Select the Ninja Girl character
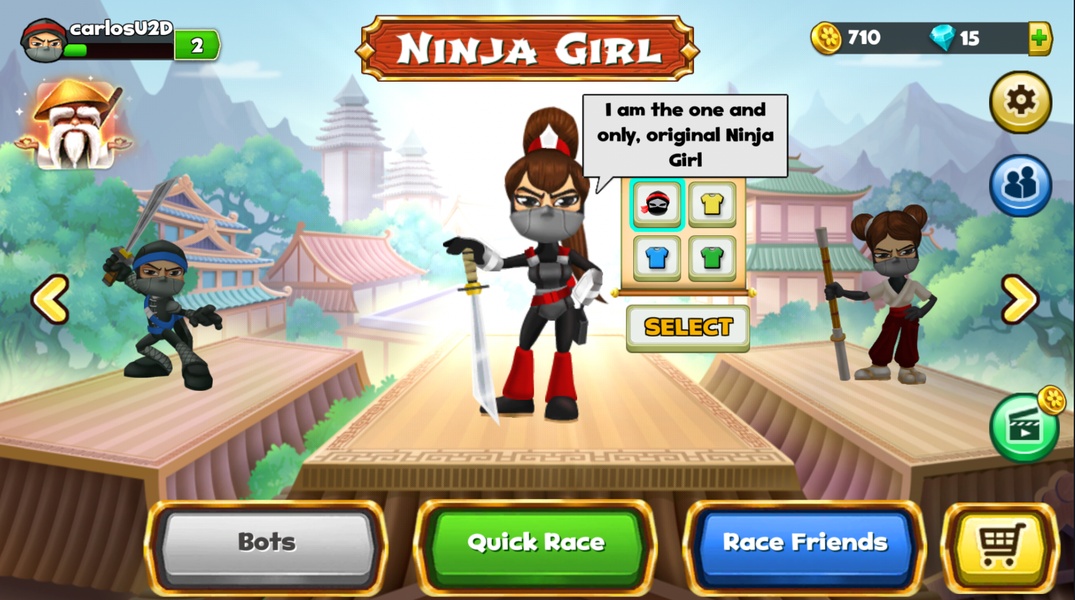This screenshot has height=600, width=1075. 688,327
